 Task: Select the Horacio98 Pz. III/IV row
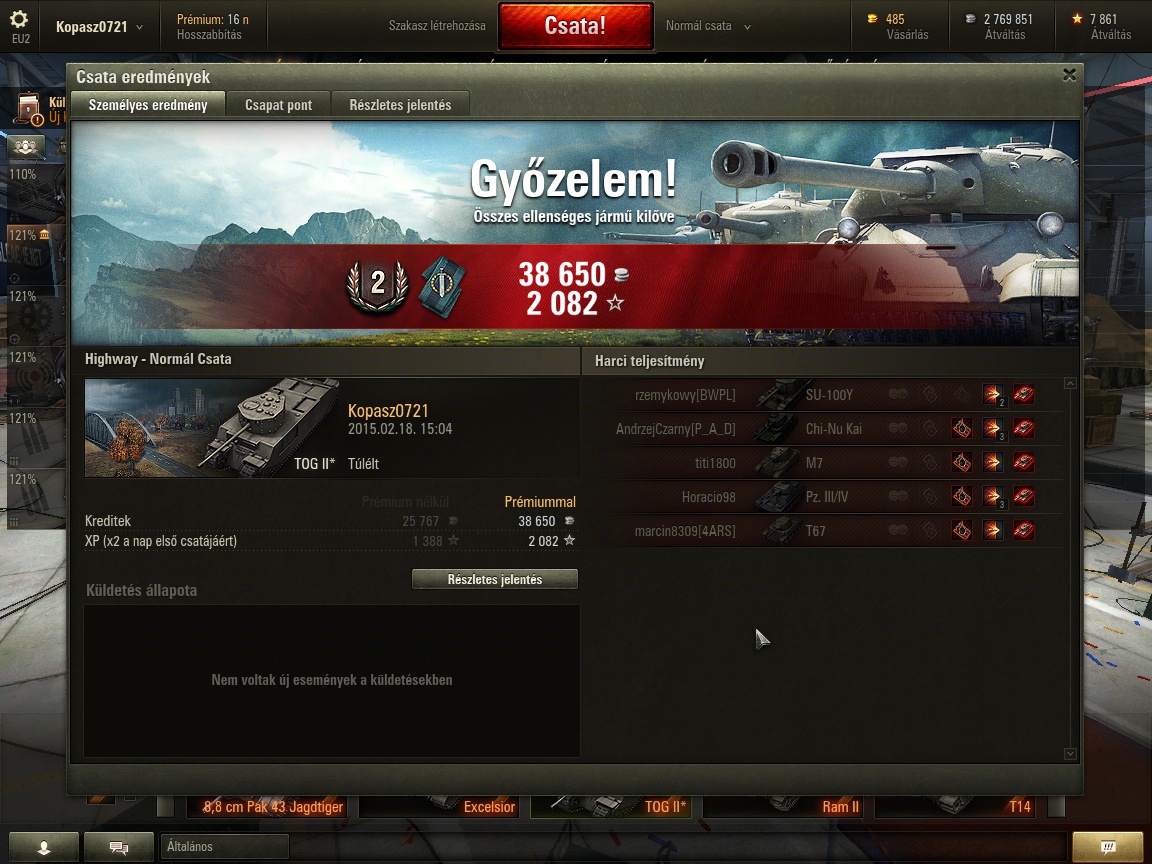830,497
